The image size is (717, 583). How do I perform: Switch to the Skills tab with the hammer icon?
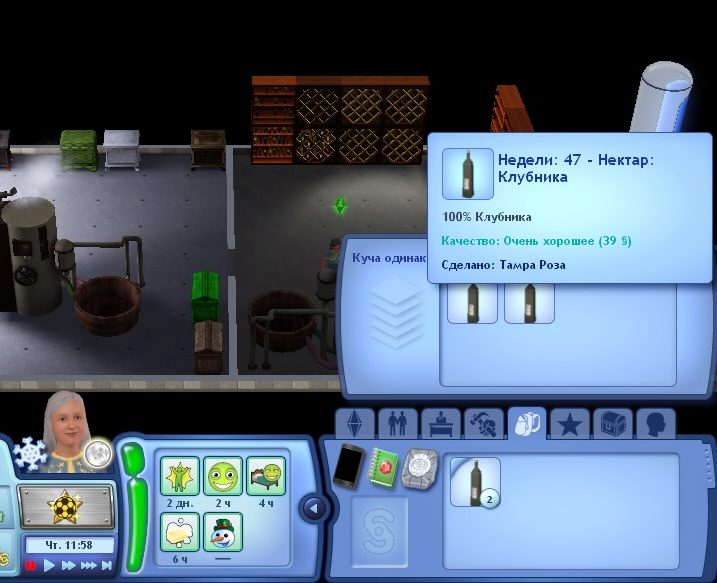point(483,425)
